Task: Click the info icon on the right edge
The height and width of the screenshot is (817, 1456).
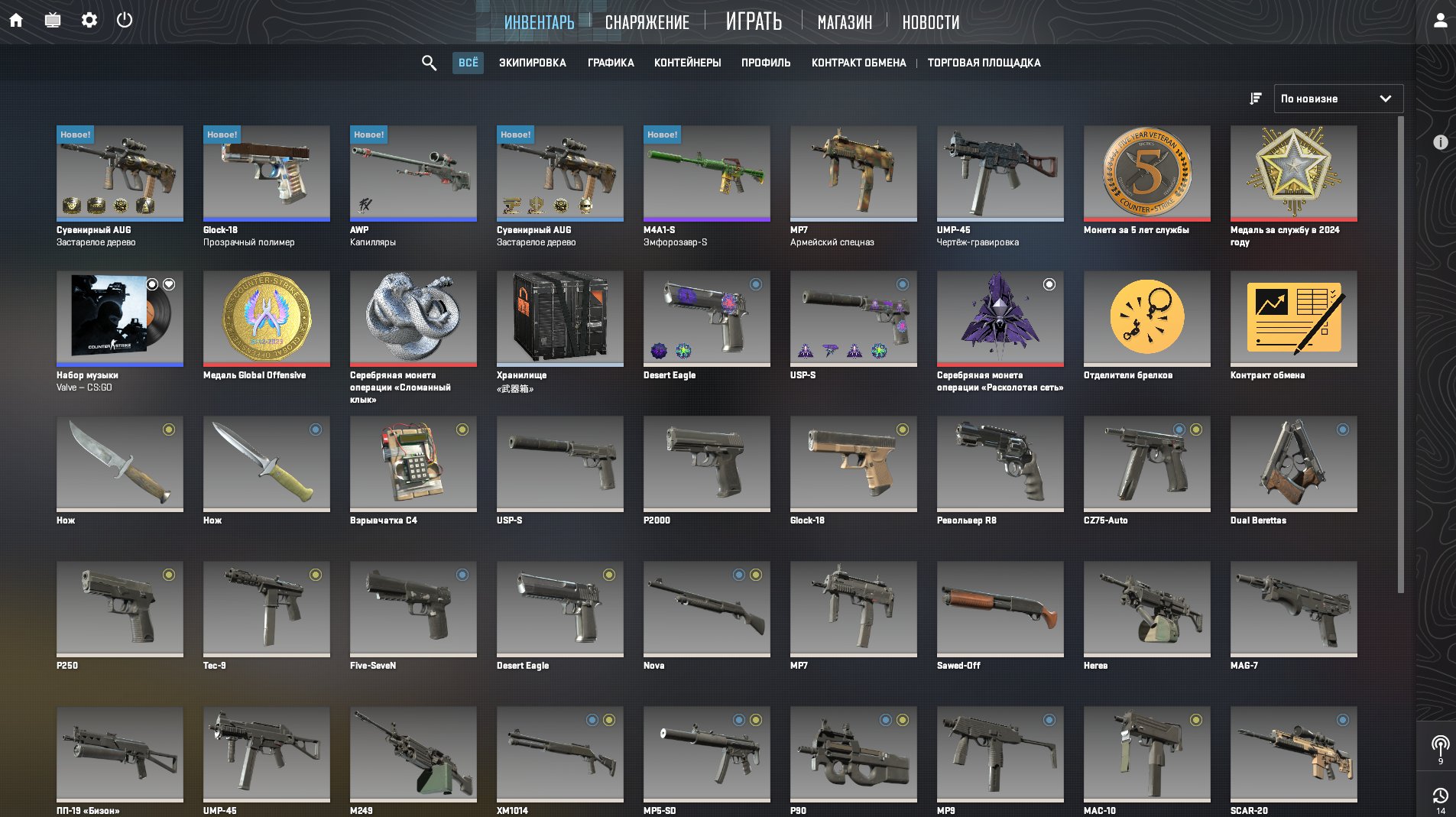Action: (x=1442, y=141)
